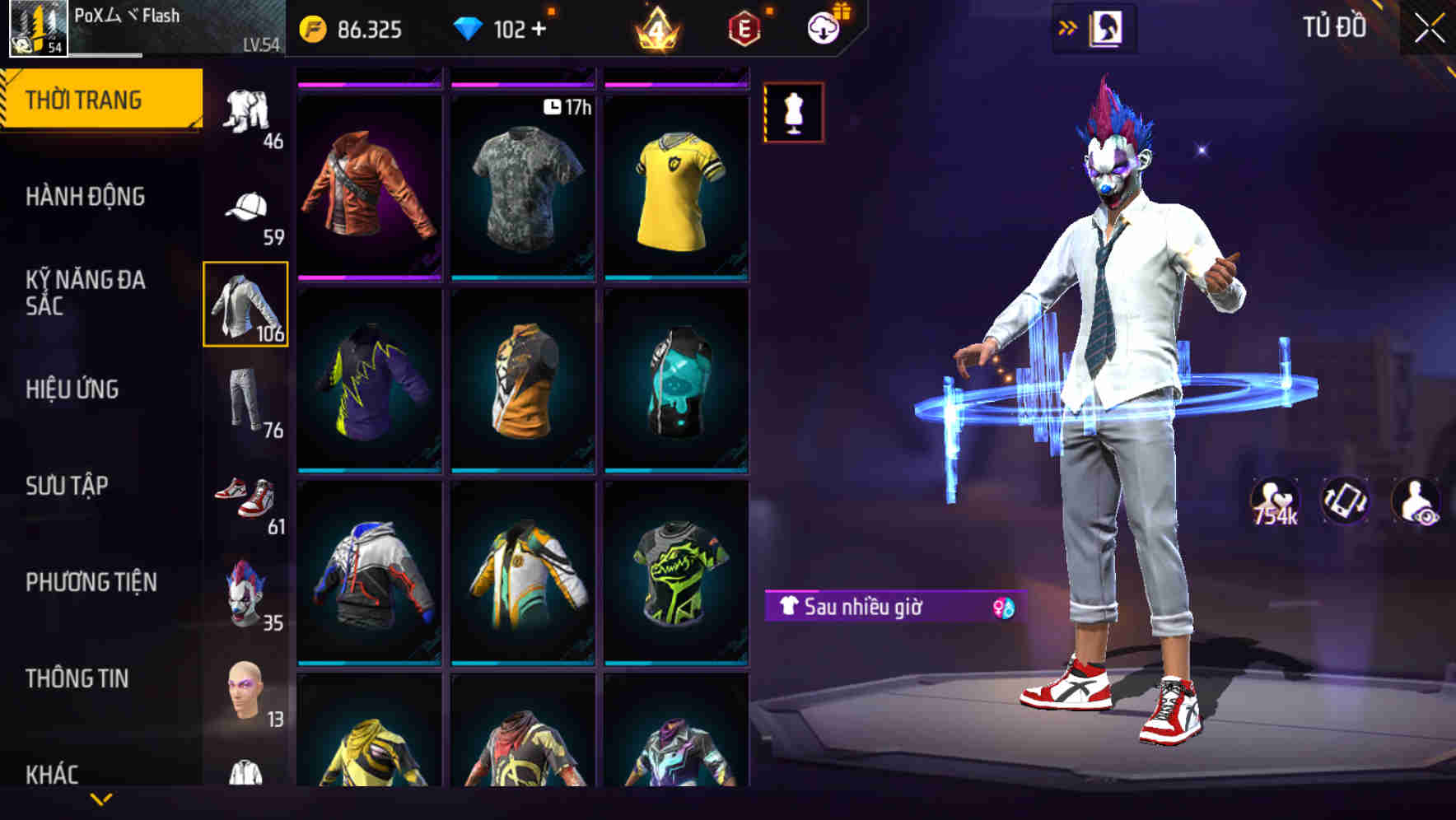Open the wardrobe mannequin preset icon
The height and width of the screenshot is (820, 1456).
793,114
